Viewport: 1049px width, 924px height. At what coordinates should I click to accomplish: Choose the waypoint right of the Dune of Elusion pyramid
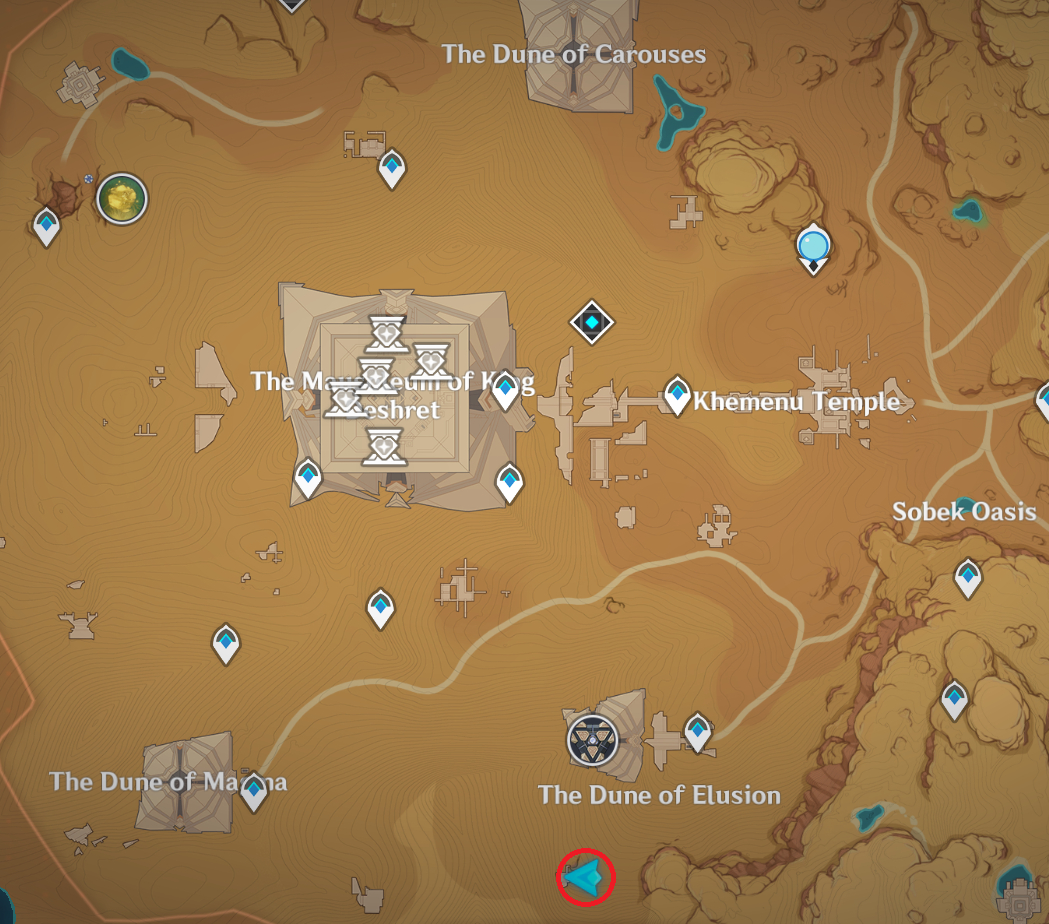[x=697, y=731]
